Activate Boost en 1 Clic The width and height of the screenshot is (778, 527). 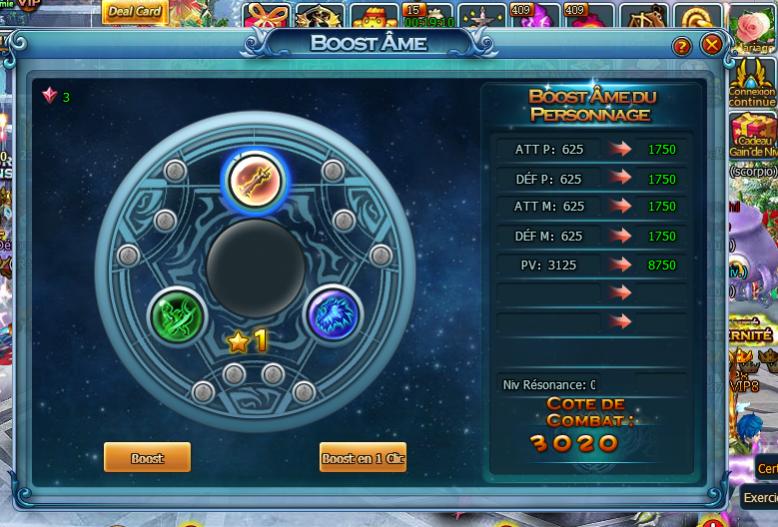363,458
